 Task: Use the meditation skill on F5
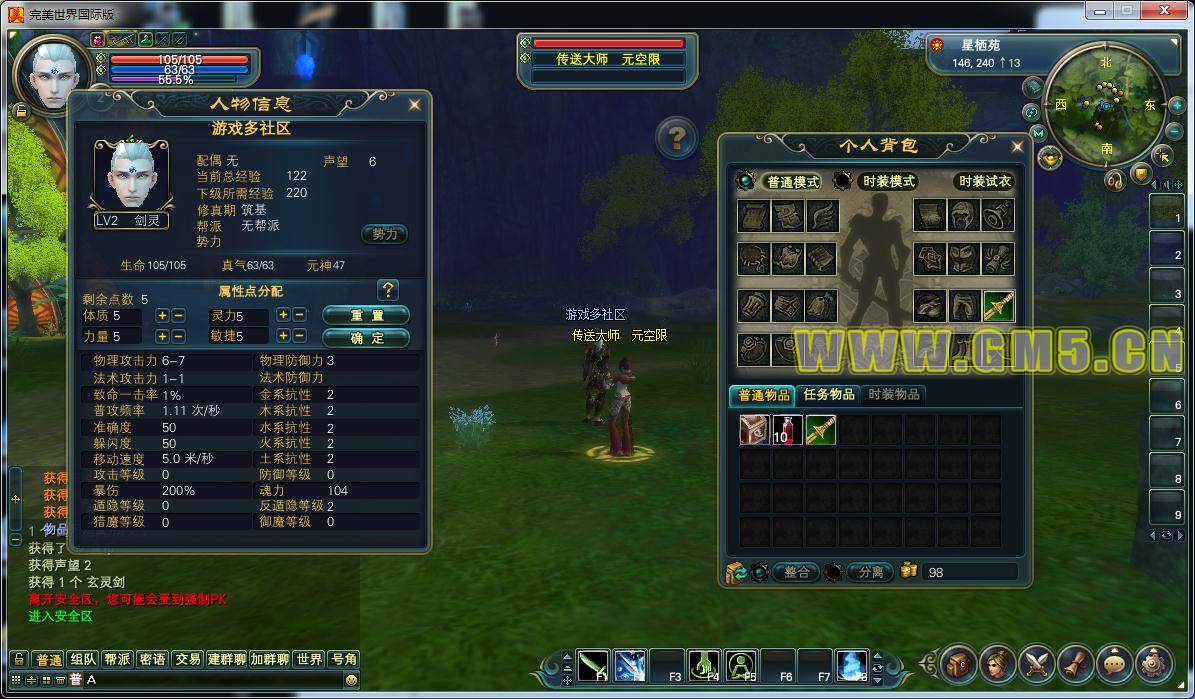point(741,663)
